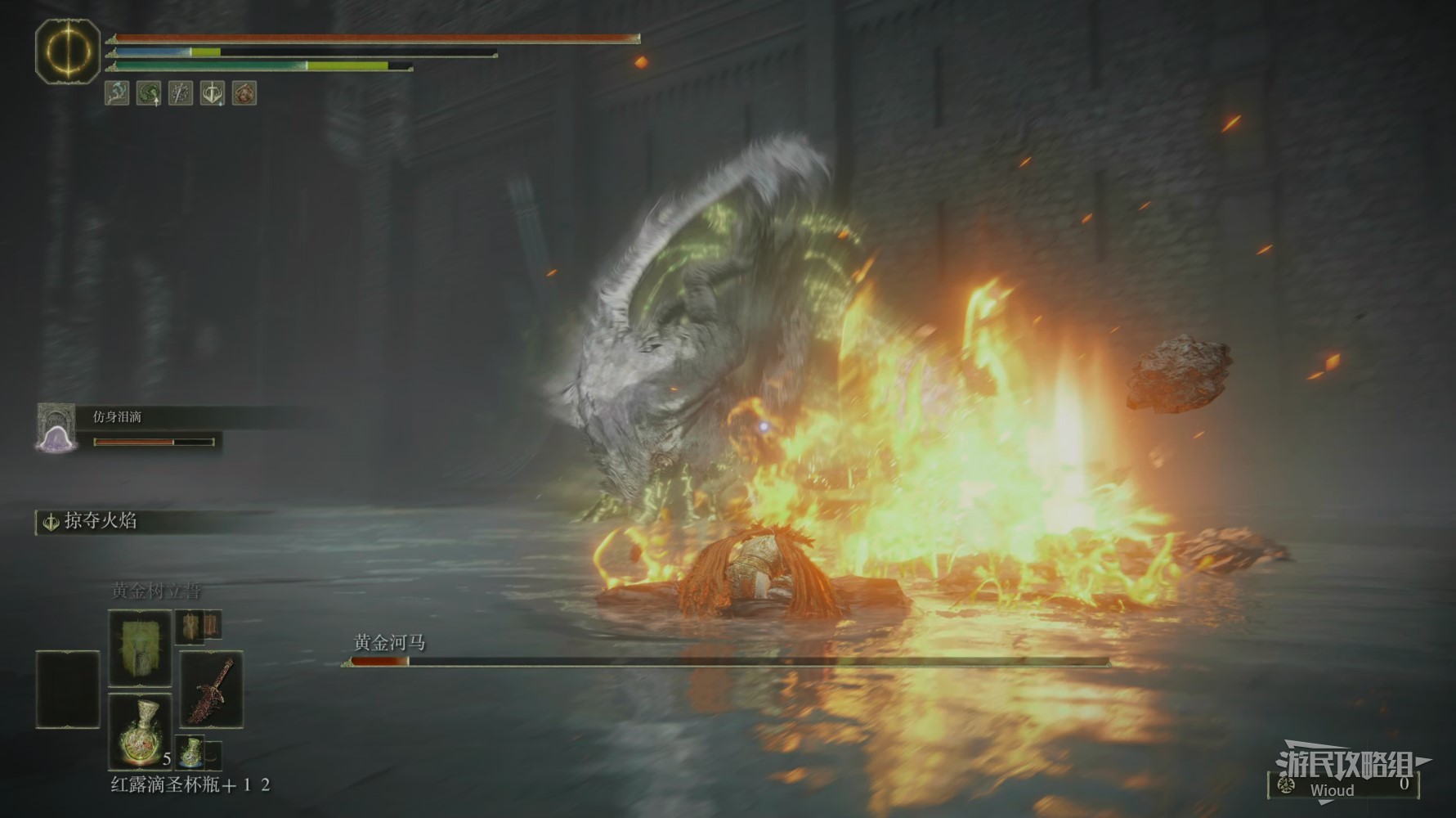This screenshot has width=1456, height=818.
Task: Click the green swirl buff icon
Action: [x=149, y=93]
